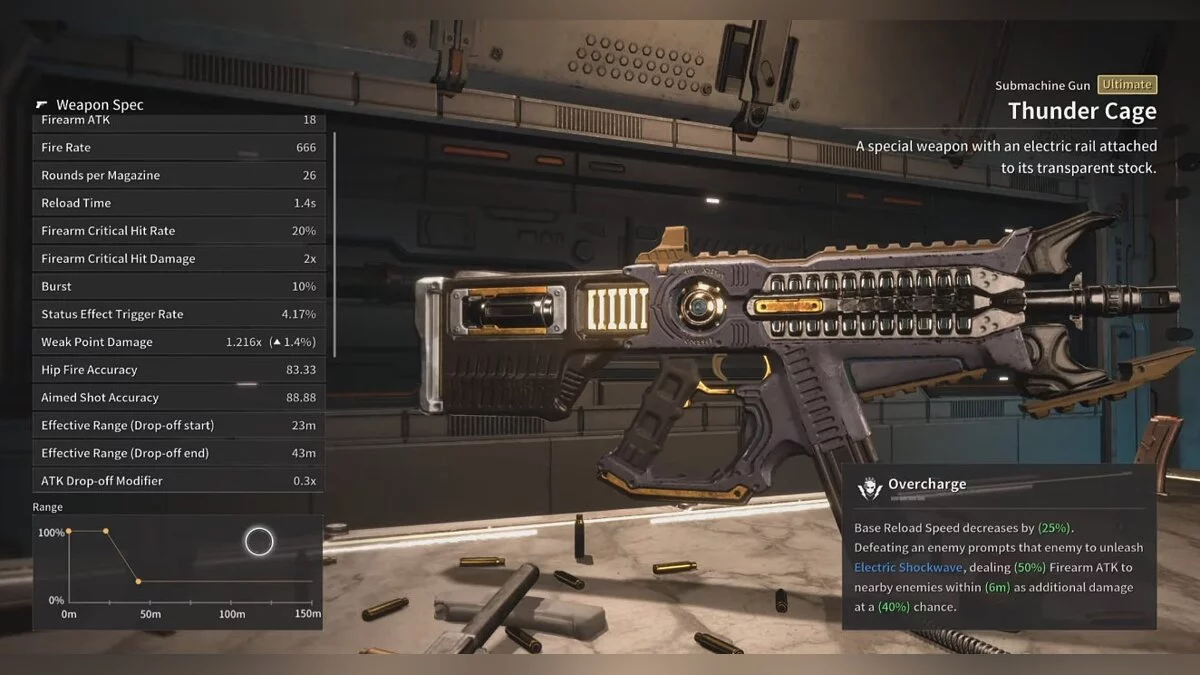1200x675 pixels.
Task: Pick the Hip Fire Accuracy row
Action: [x=178, y=370]
